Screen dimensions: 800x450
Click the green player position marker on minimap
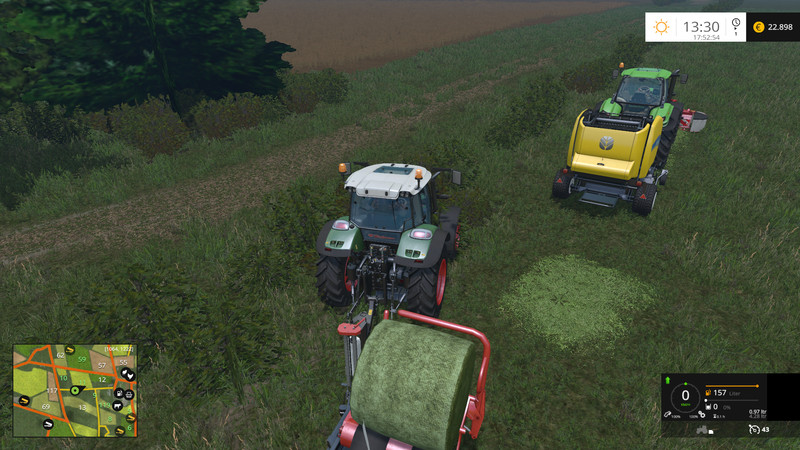point(73,390)
